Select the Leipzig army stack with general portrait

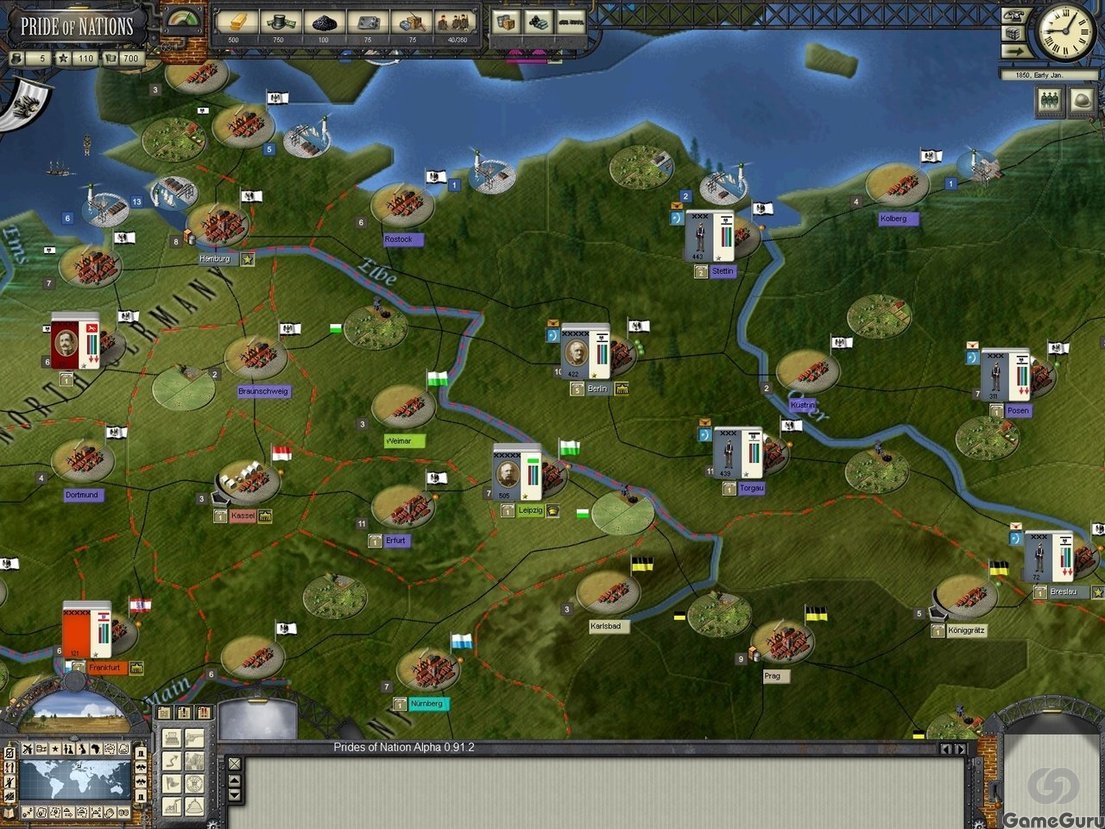click(517, 472)
